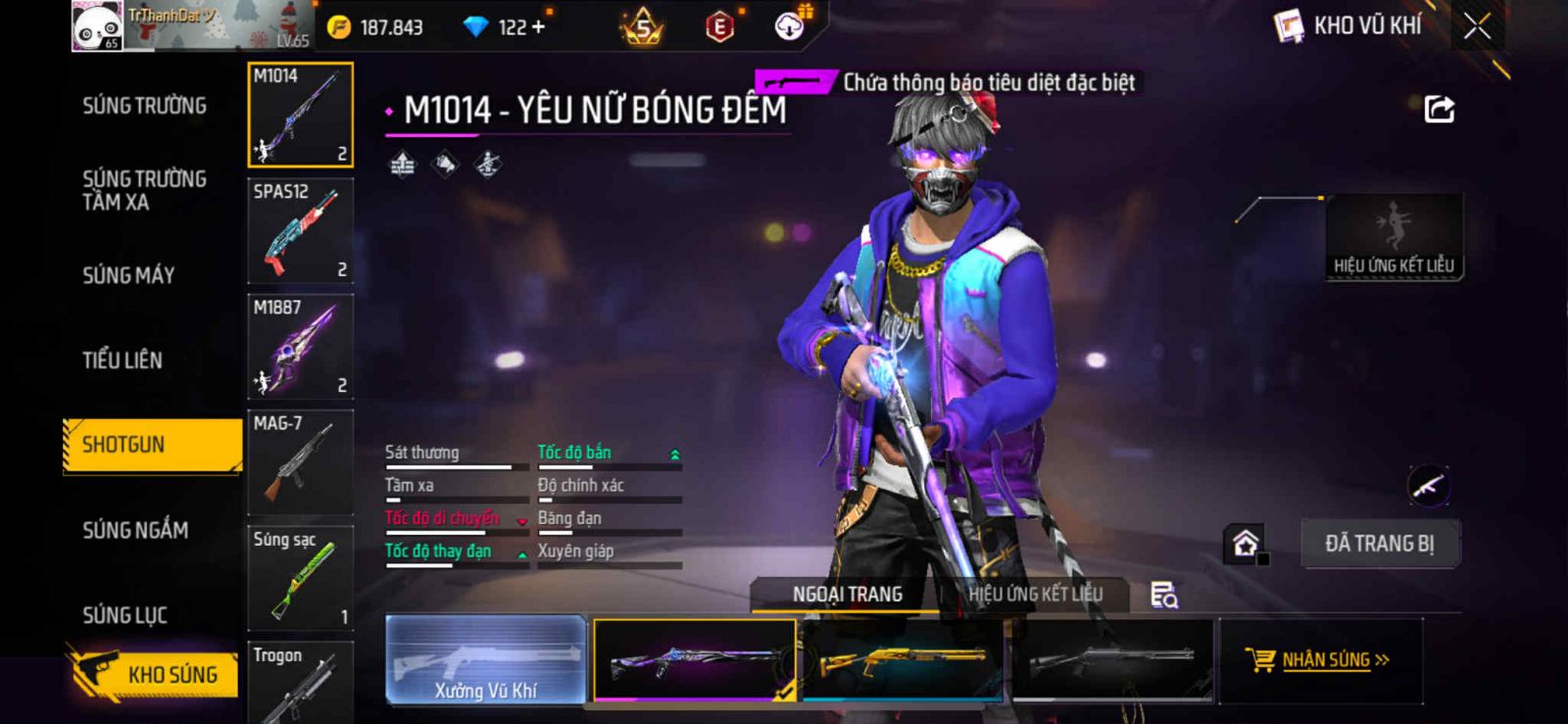Open the Xưởng Vũ Khí workshop

point(486,660)
